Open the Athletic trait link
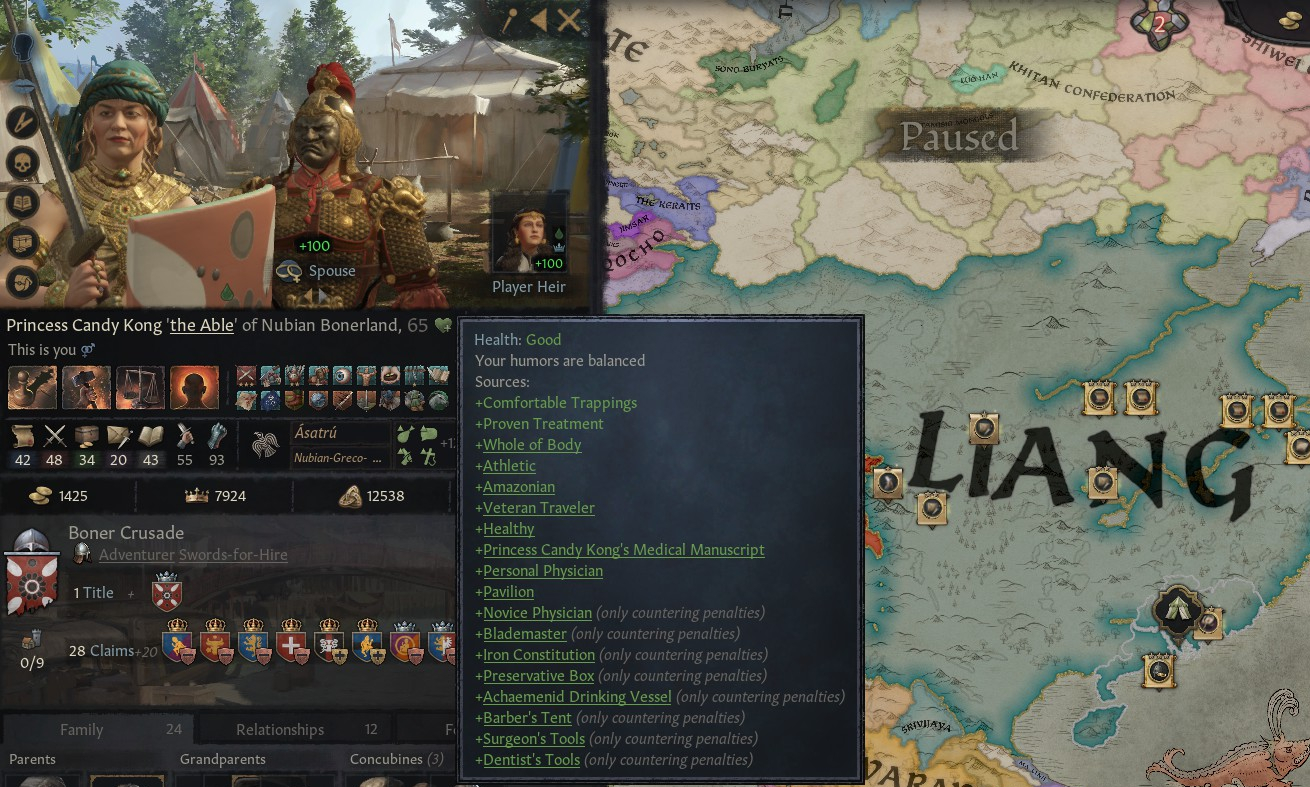 tap(509, 466)
